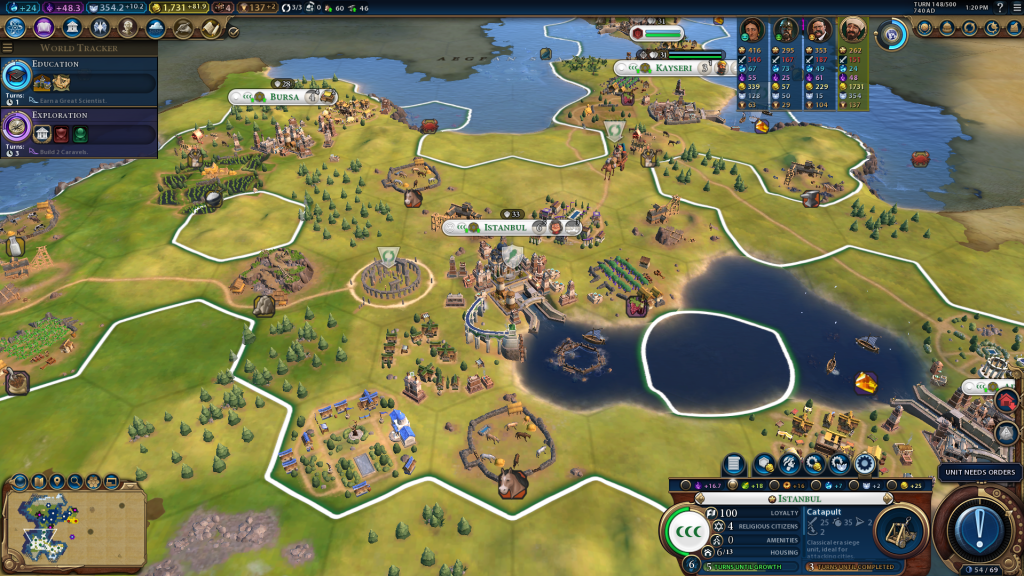The width and height of the screenshot is (1024, 576).
Task: Toggle the World Tracker menu icon
Action: coord(8,47)
